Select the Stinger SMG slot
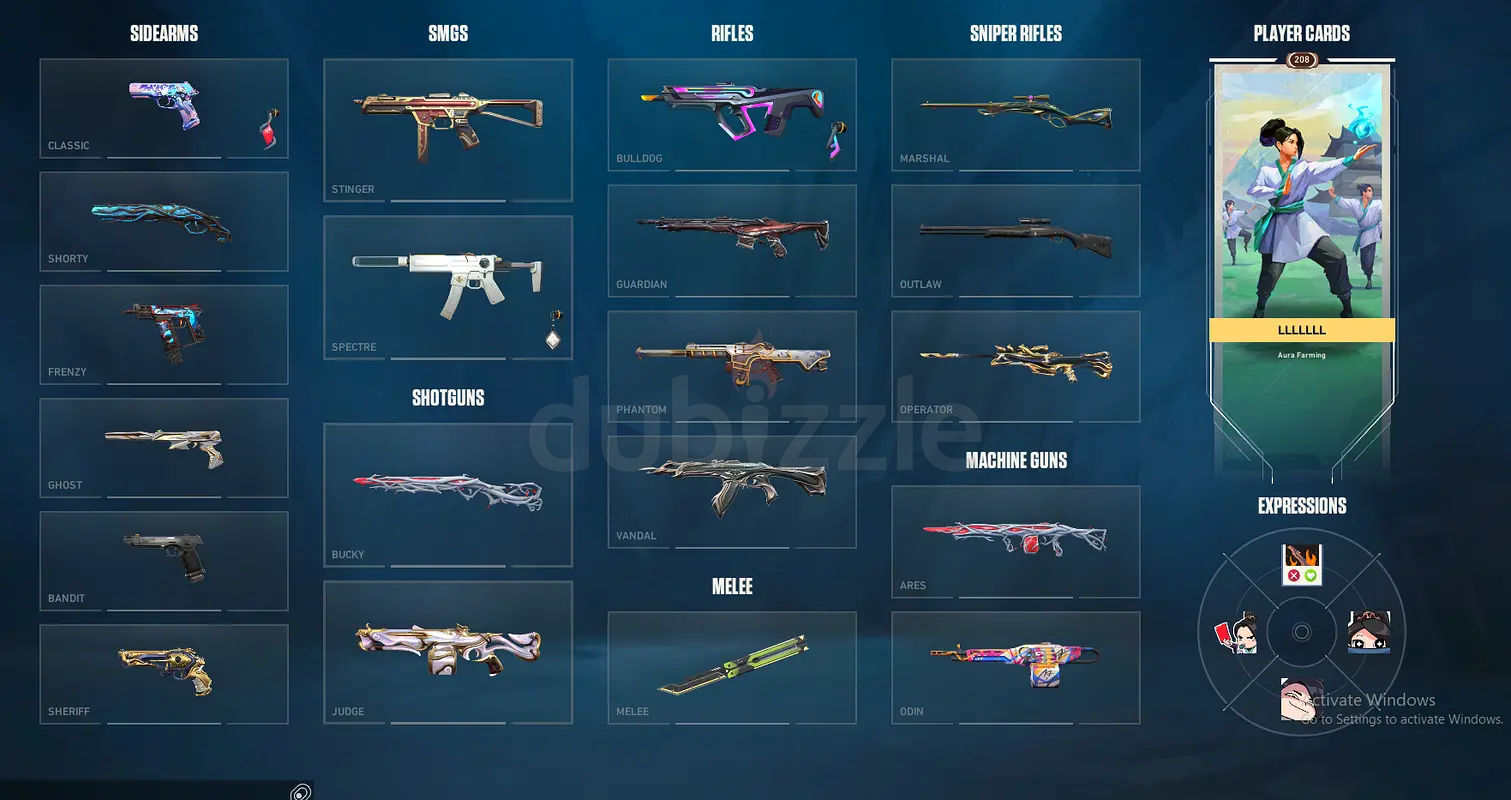The width and height of the screenshot is (1511, 800). coord(448,130)
